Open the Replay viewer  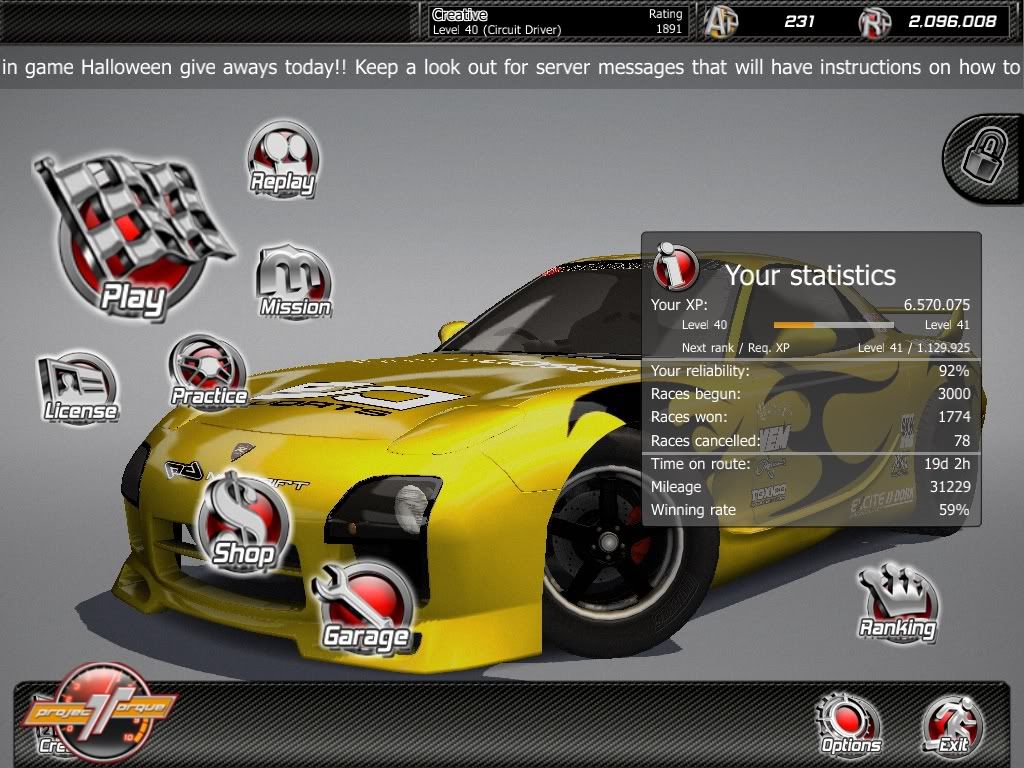coord(283,158)
